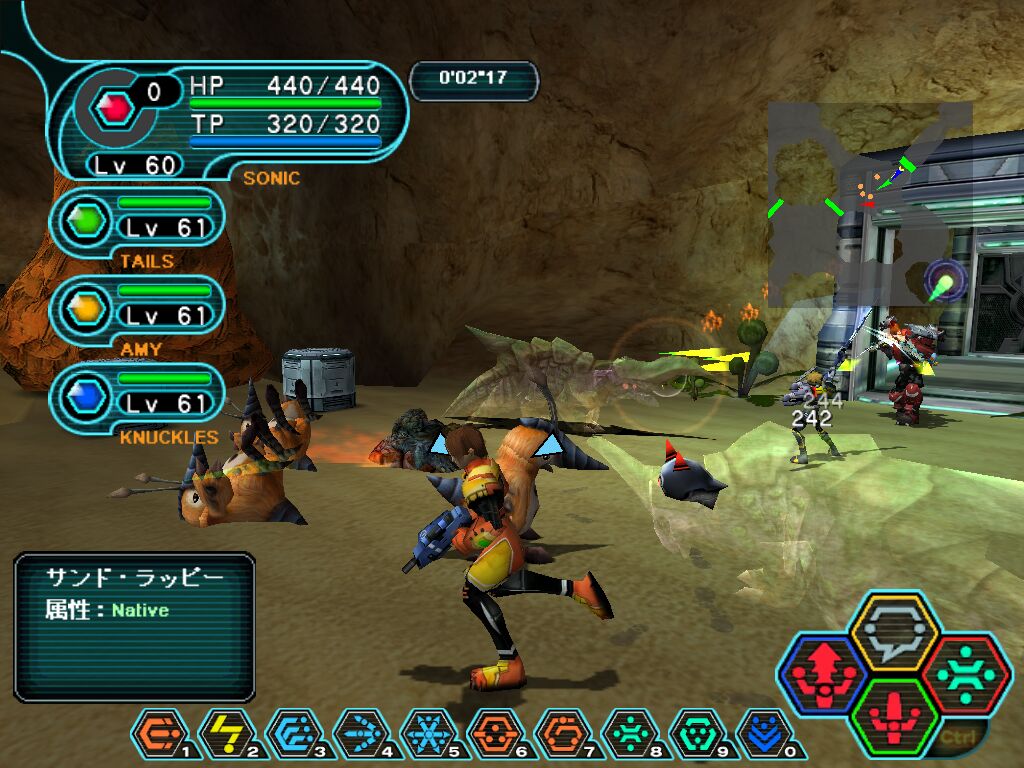Trigger the orange technique in hotbar slot 6
The height and width of the screenshot is (768, 1024).
click(495, 733)
